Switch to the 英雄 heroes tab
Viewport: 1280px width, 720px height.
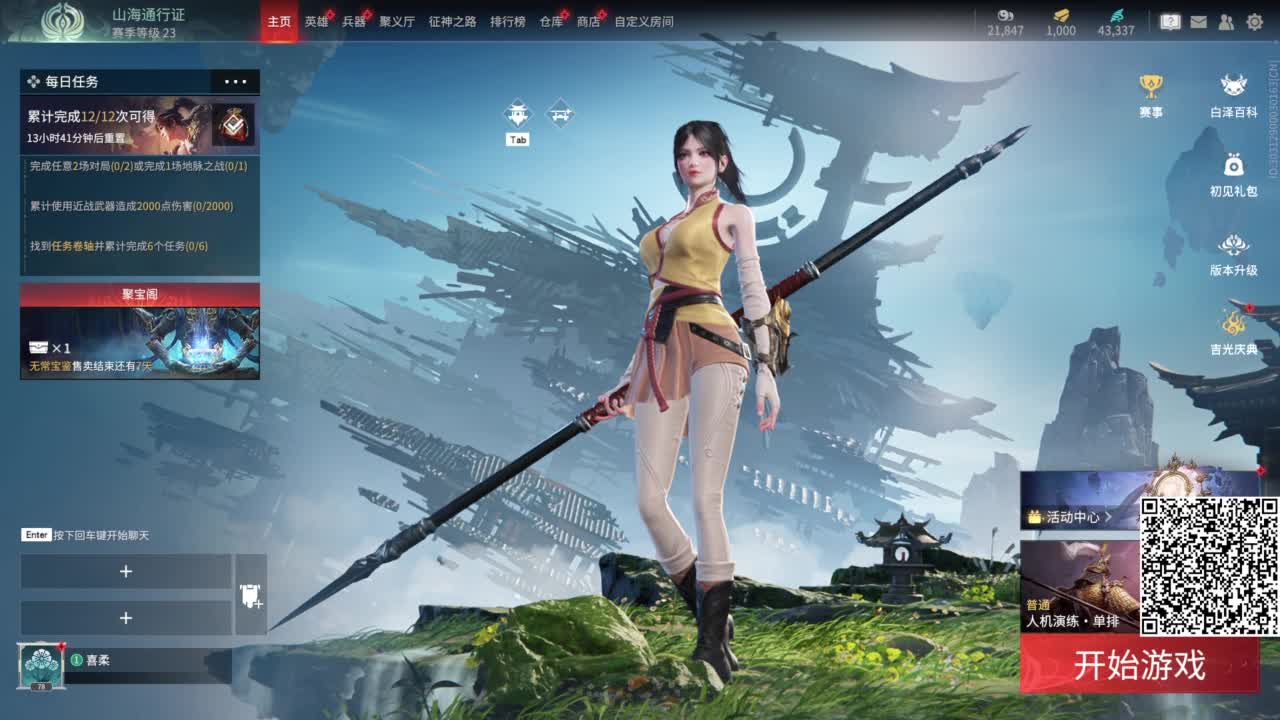316,20
